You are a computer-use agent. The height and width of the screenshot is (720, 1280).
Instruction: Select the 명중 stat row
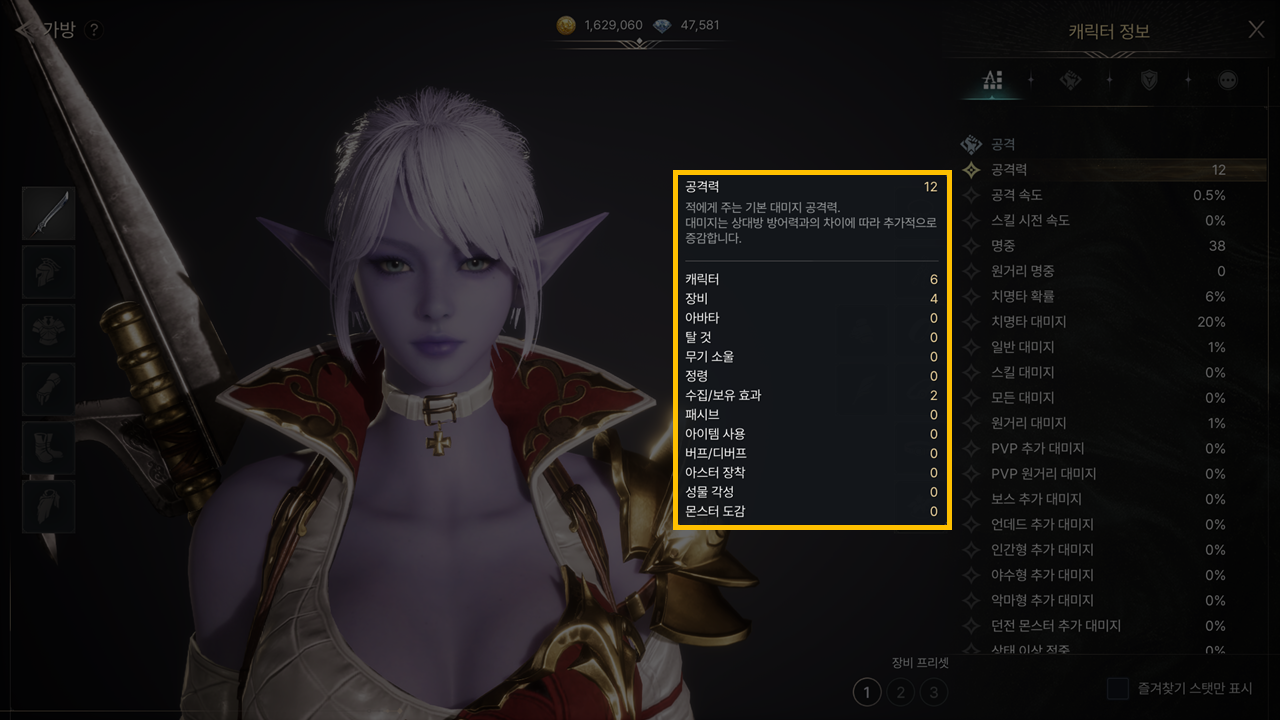1110,246
